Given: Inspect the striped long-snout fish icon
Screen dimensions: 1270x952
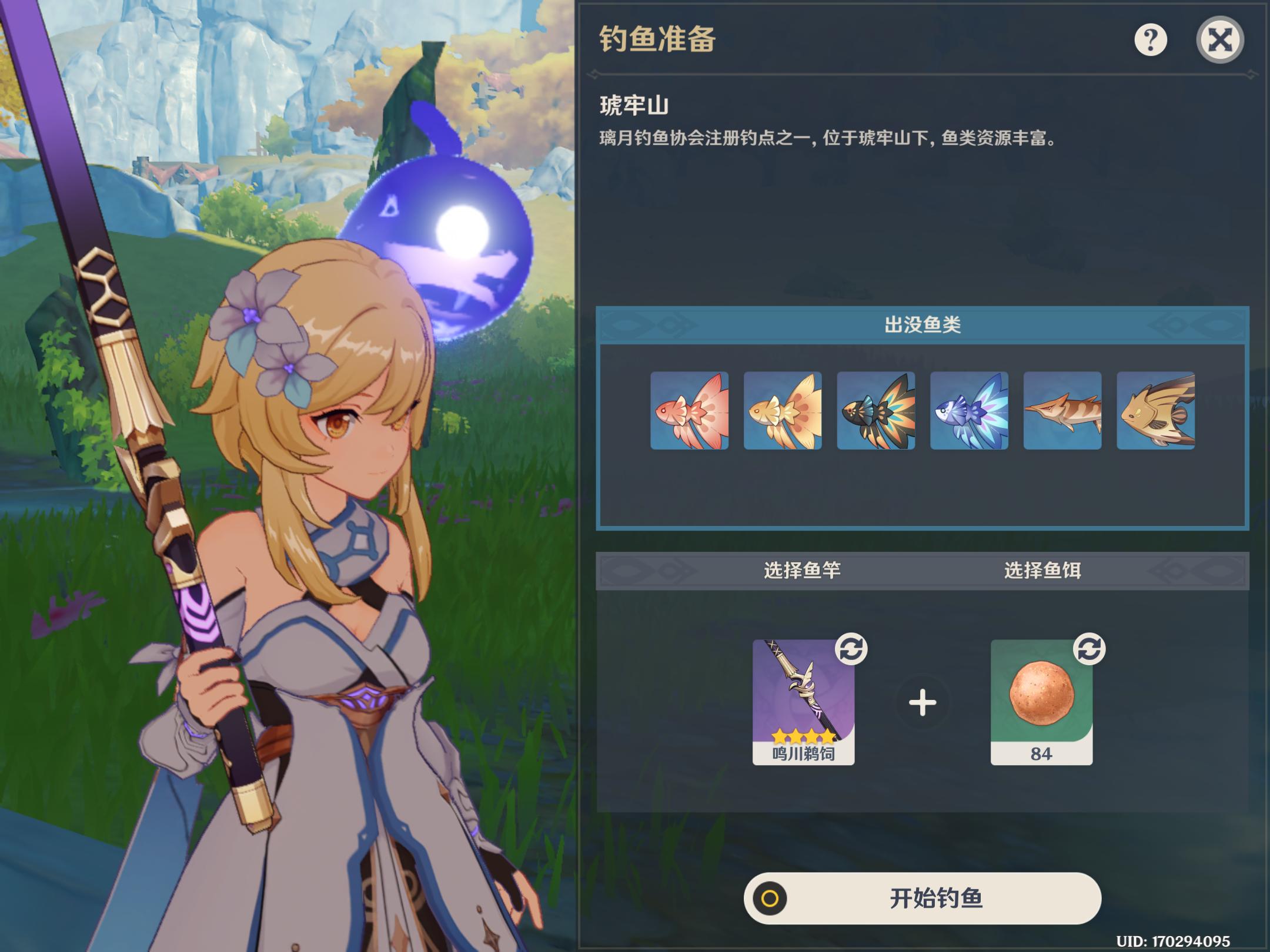Looking at the screenshot, I should (x=1062, y=411).
